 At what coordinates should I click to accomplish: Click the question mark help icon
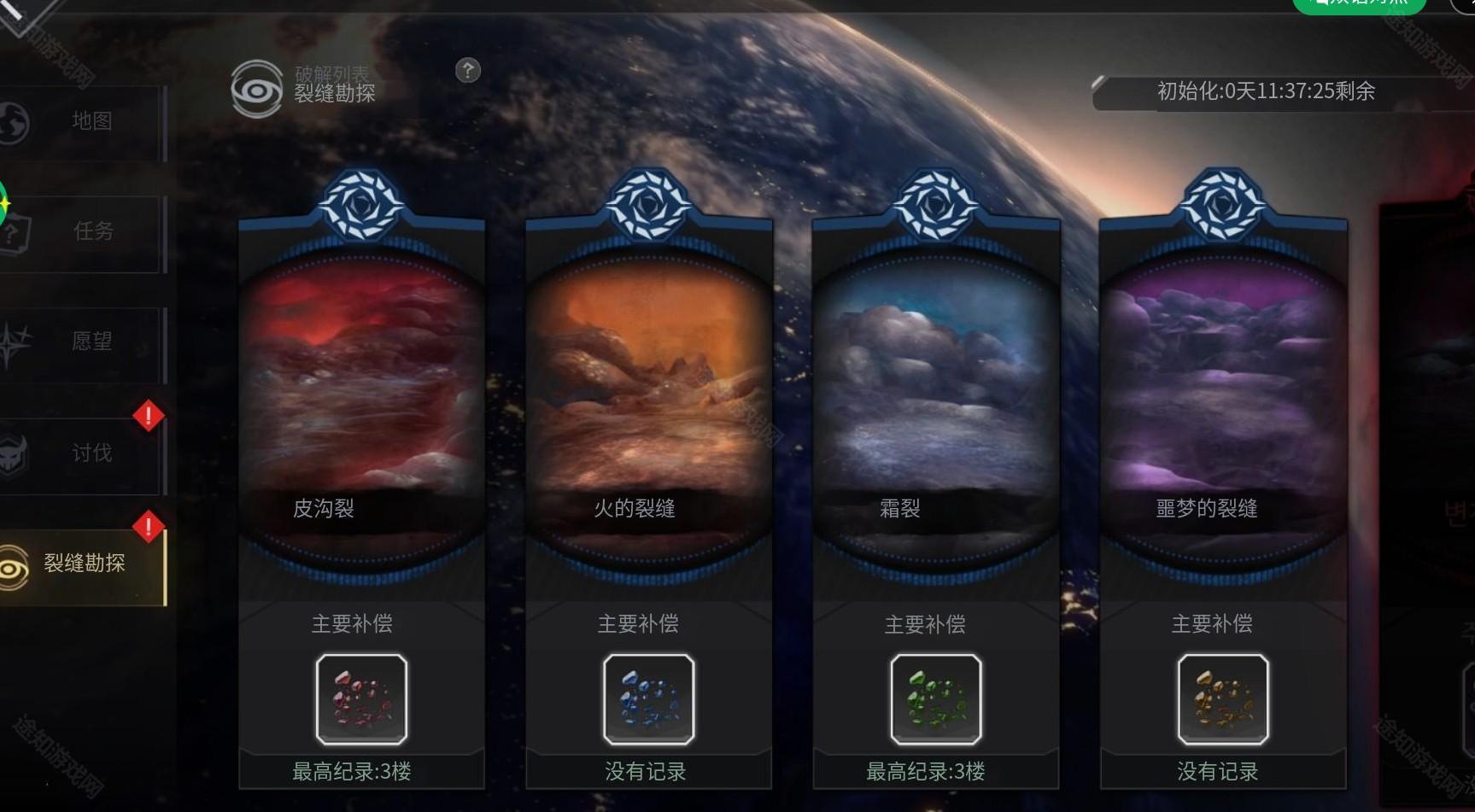468,71
